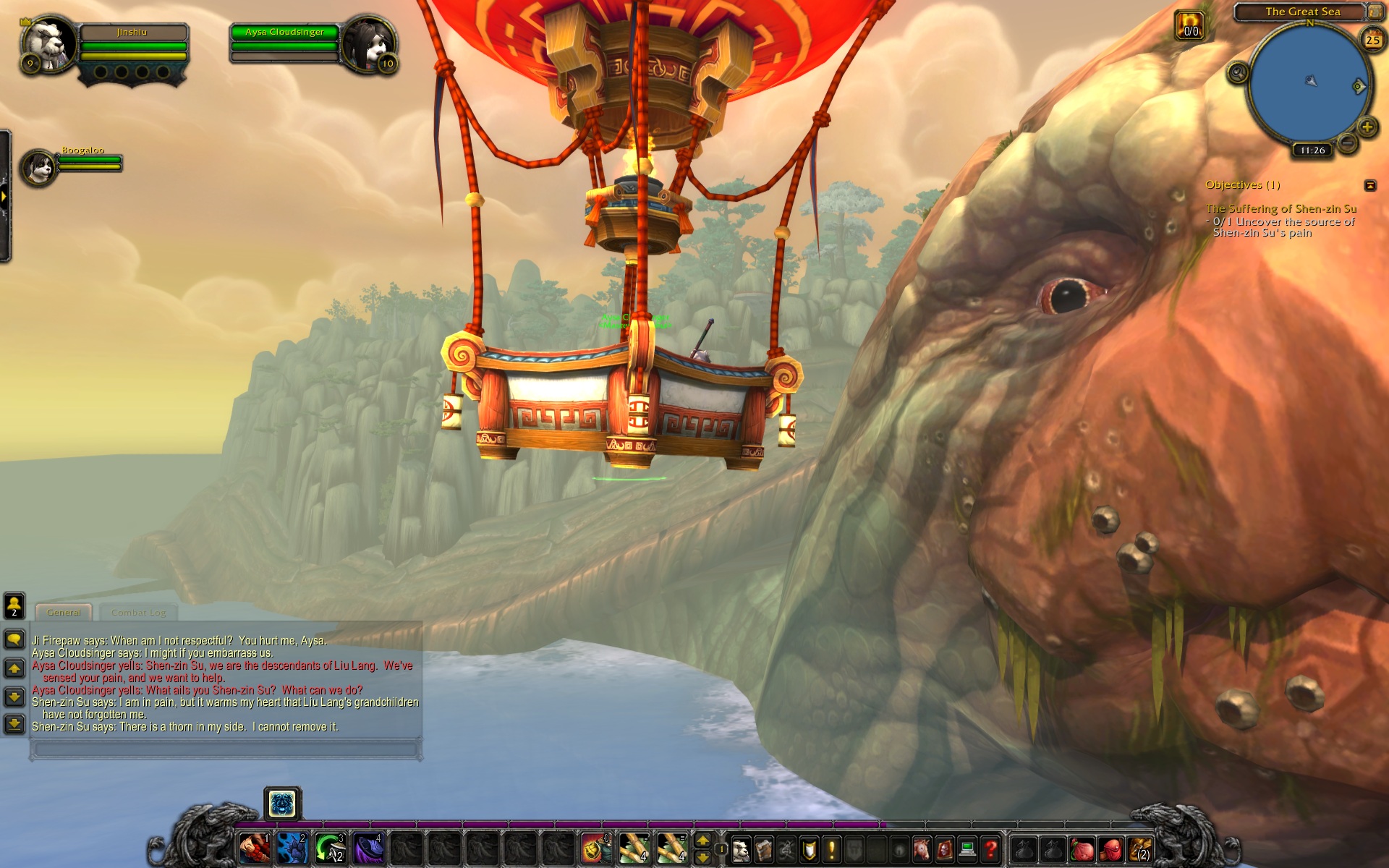Viewport: 1389px width, 868px height.
Task: Switch to the Combat Log tab
Action: point(138,613)
